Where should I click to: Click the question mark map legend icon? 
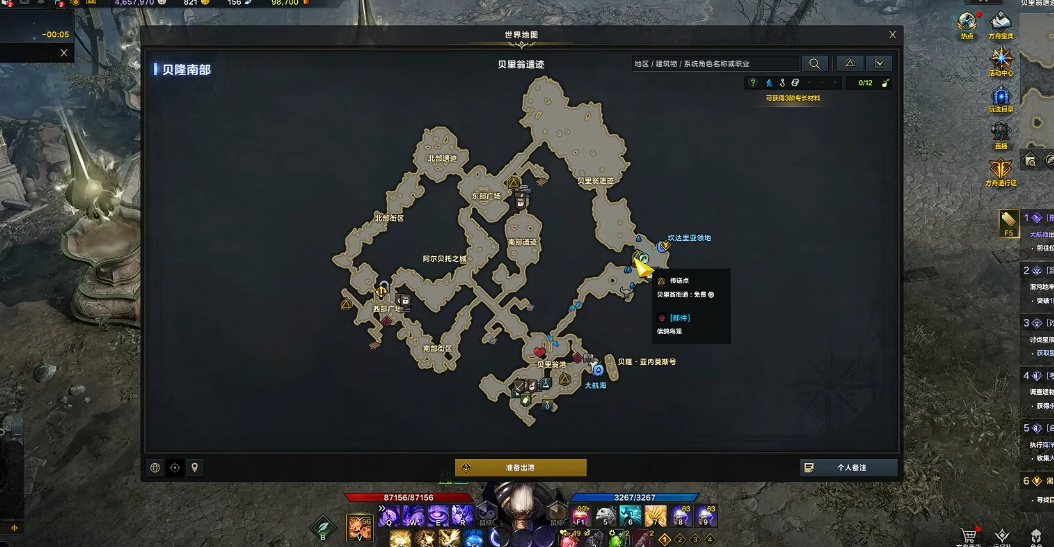(753, 83)
